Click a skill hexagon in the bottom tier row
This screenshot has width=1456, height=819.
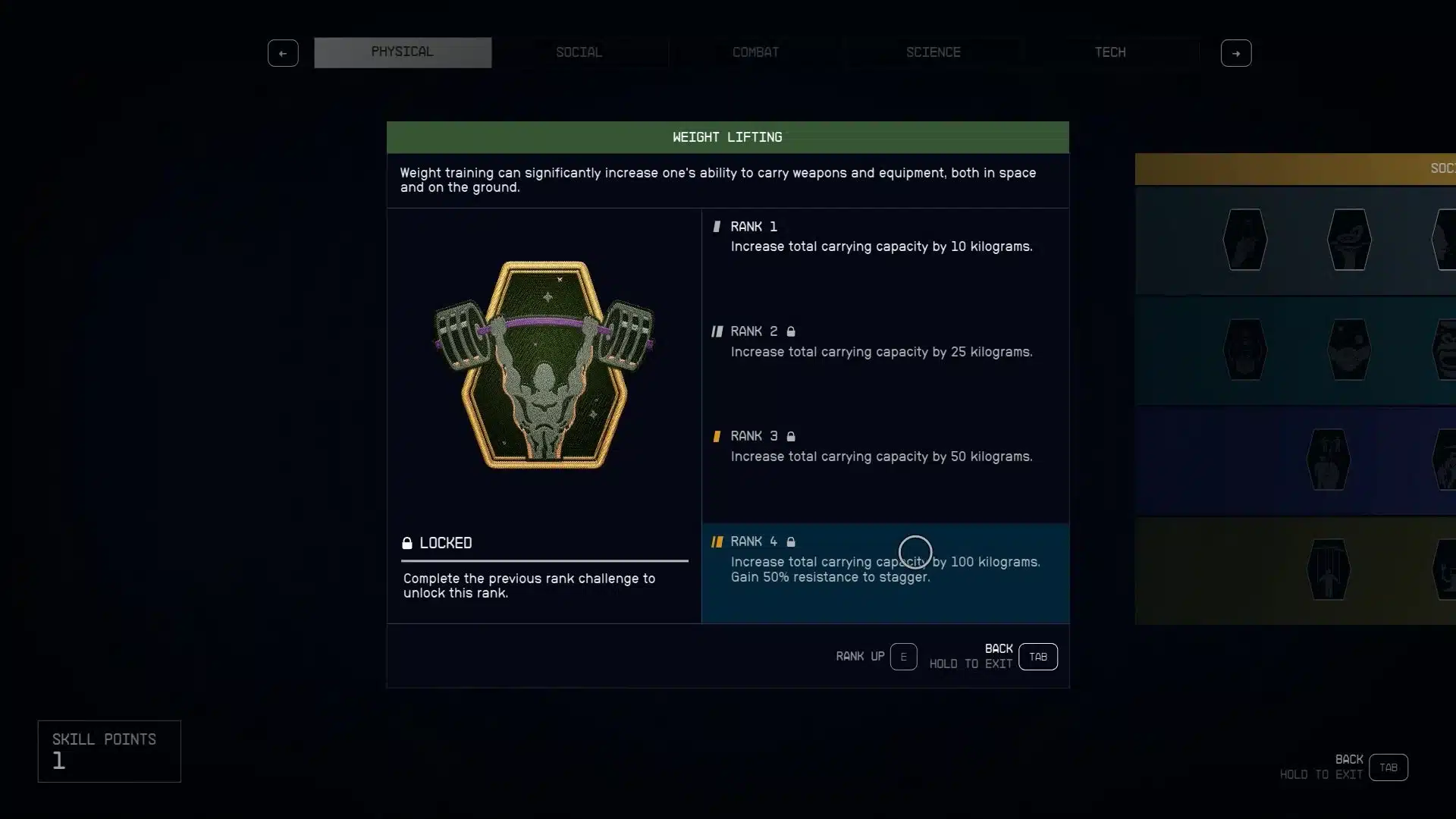pyautogui.click(x=1328, y=570)
